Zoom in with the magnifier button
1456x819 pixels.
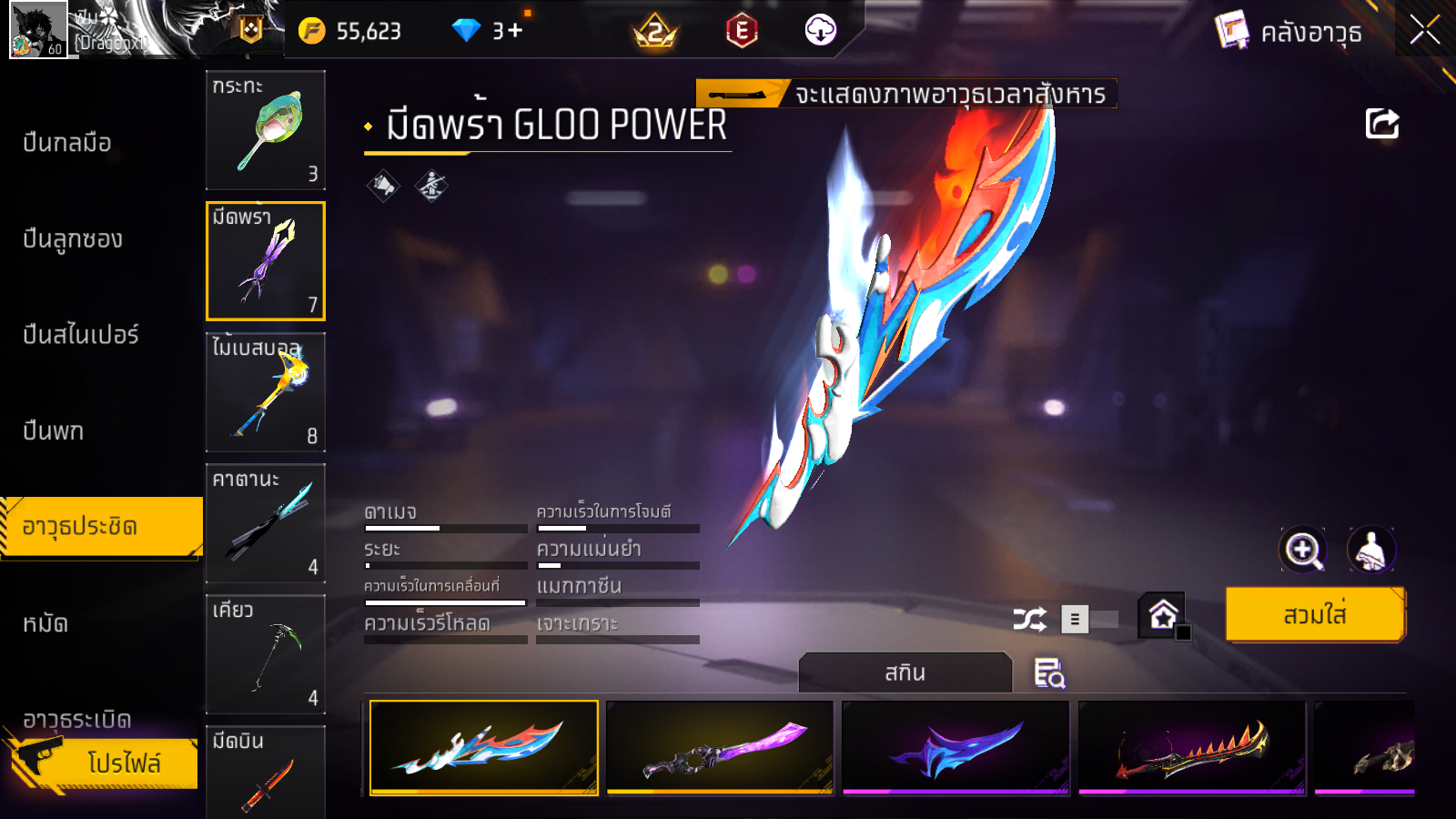[x=1303, y=550]
